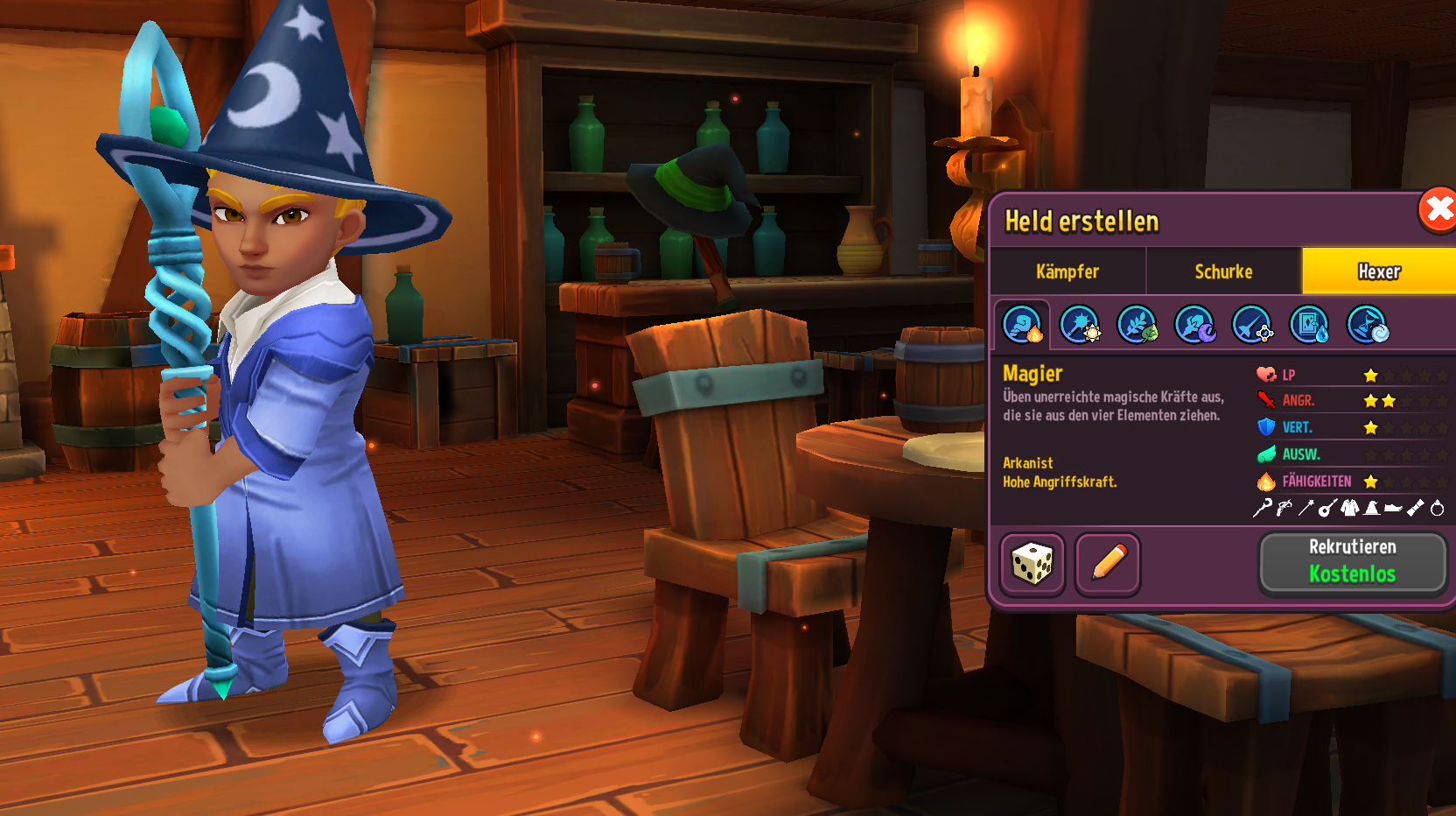Randomize the hero with the dice button

pyautogui.click(x=1032, y=564)
